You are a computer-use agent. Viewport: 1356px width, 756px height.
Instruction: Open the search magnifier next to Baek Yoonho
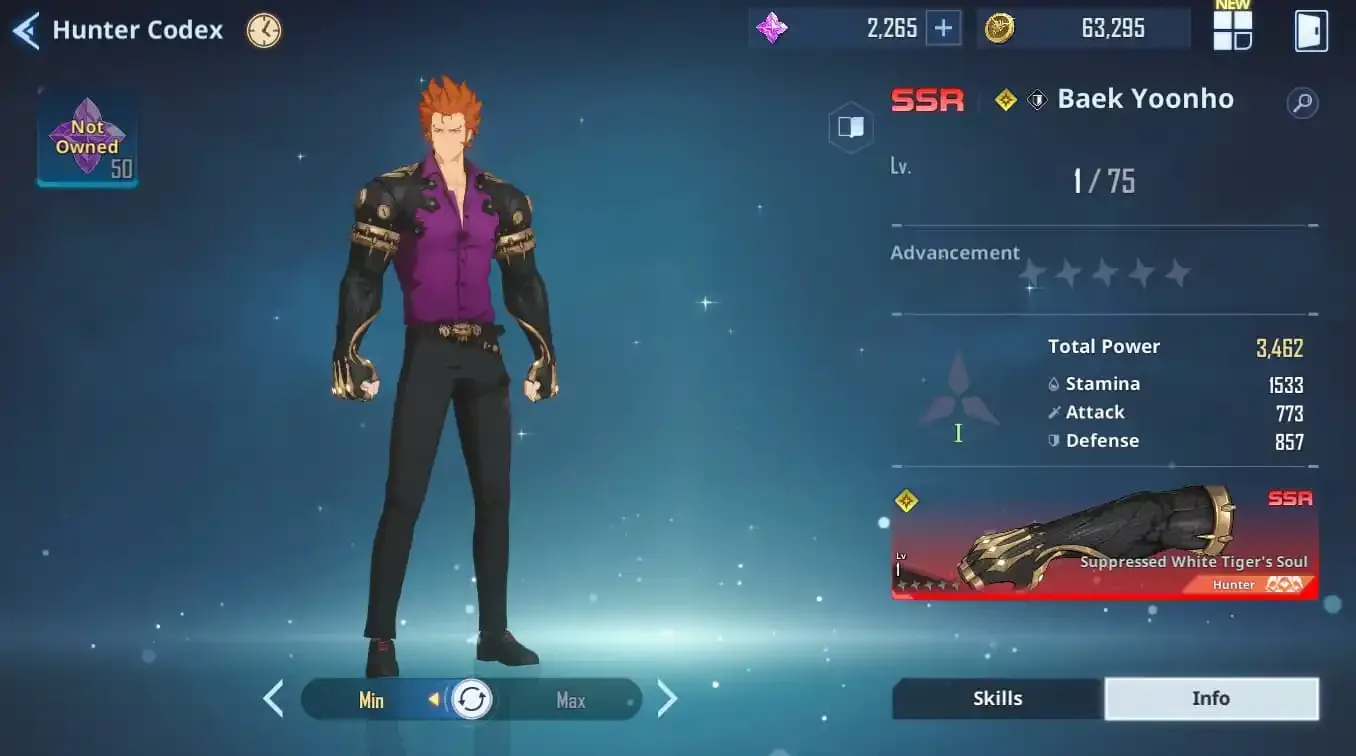pyautogui.click(x=1302, y=102)
